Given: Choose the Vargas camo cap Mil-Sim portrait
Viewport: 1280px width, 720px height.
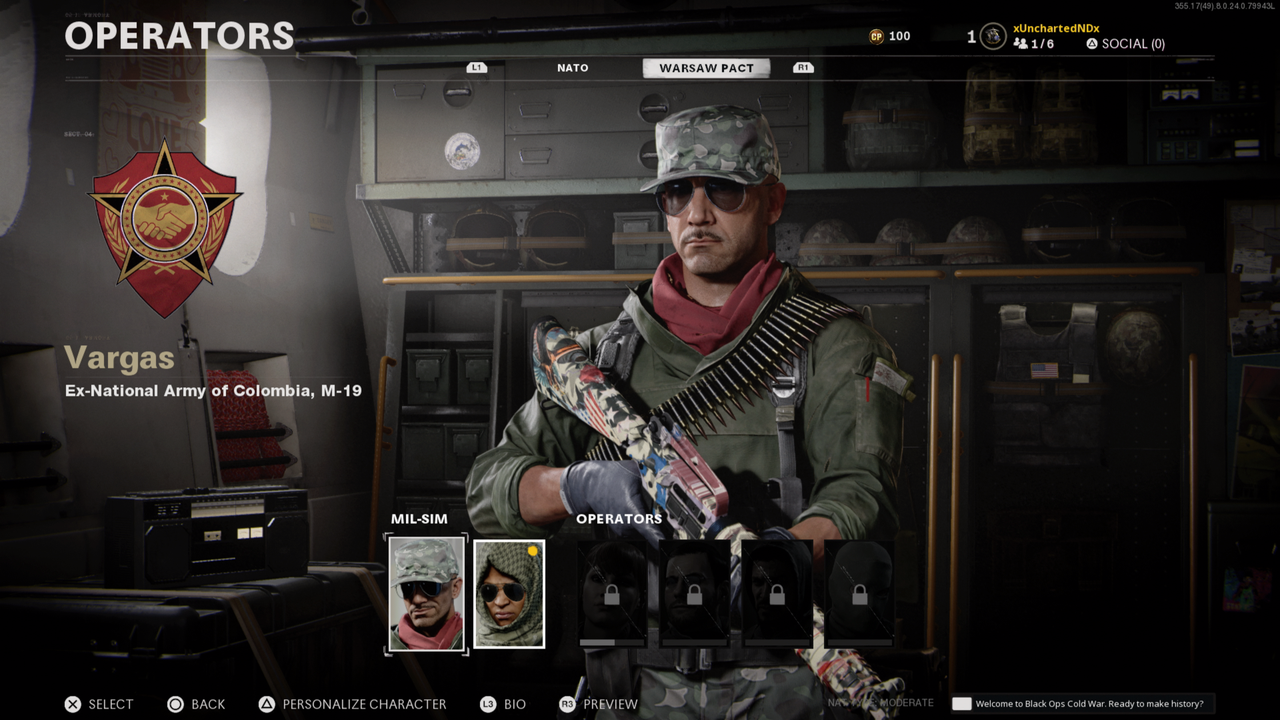Looking at the screenshot, I should (x=427, y=594).
